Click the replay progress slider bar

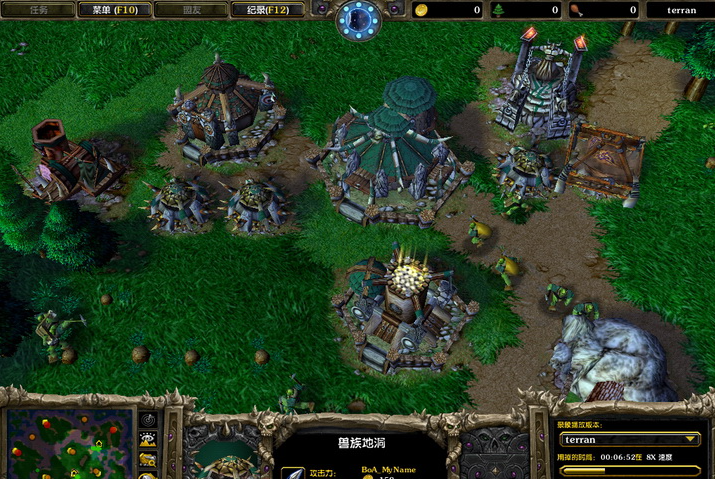629,470
